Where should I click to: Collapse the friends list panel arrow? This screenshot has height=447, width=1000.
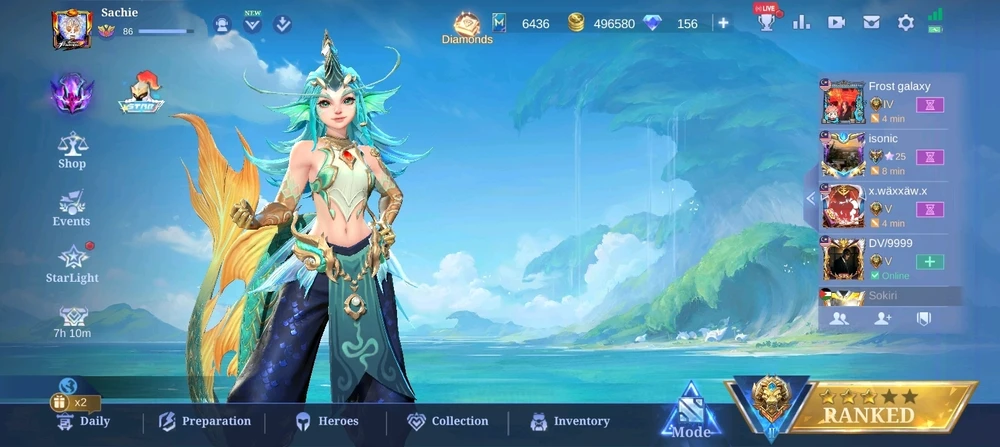tap(810, 198)
